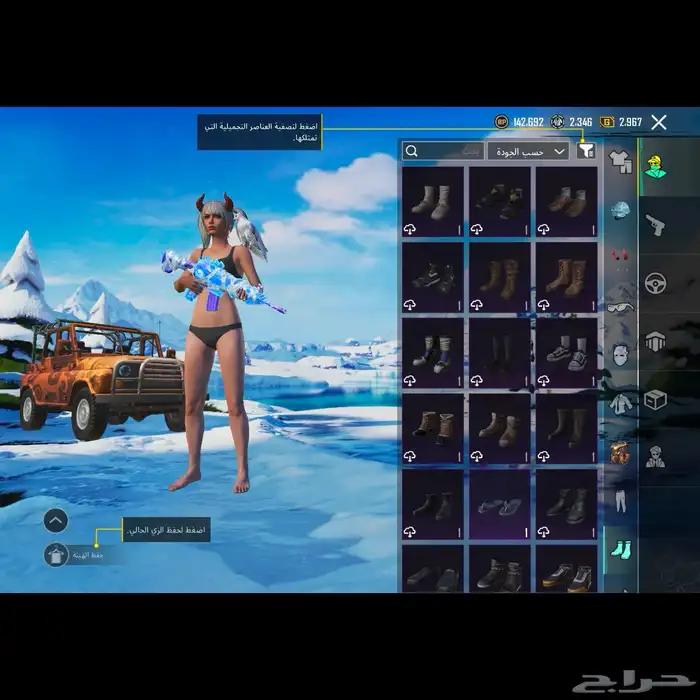Open the sort by quality dropdown
The height and width of the screenshot is (700, 700).
(528, 151)
